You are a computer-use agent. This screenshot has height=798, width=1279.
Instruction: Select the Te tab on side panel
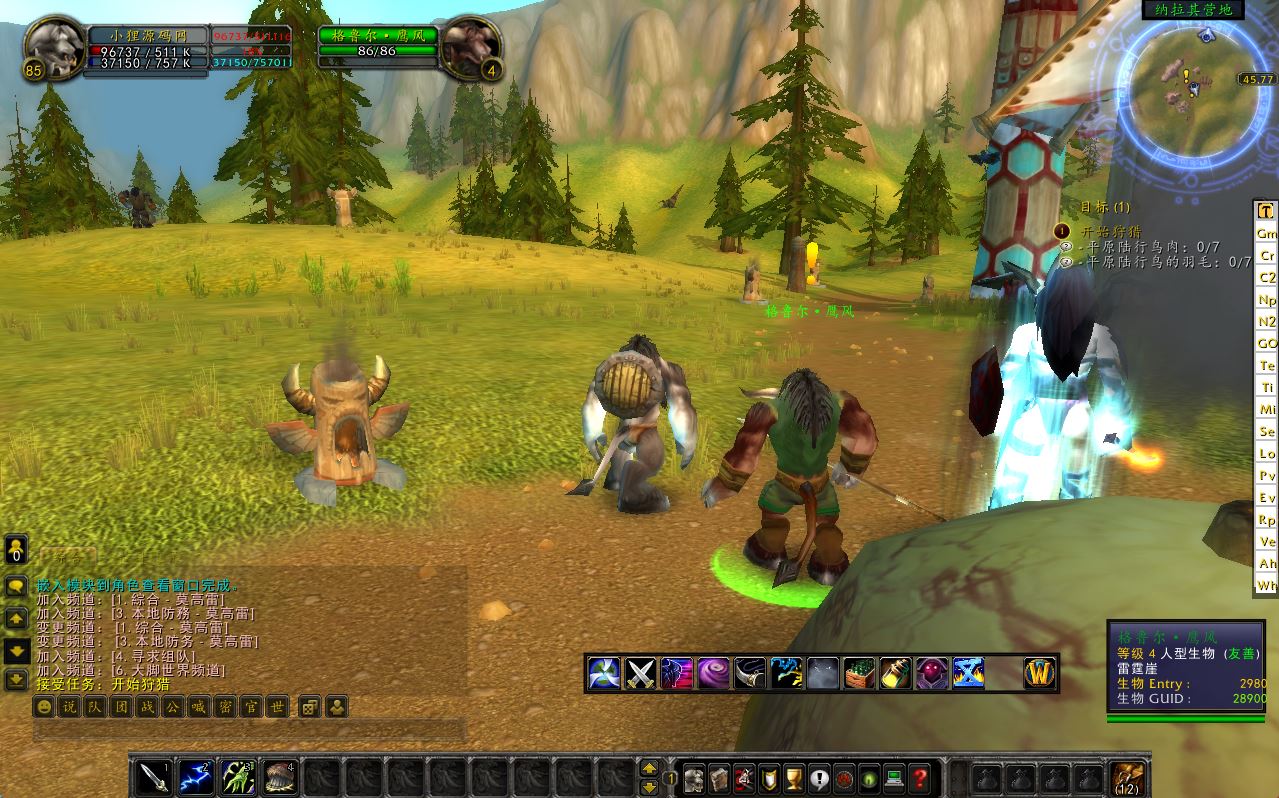(1267, 365)
